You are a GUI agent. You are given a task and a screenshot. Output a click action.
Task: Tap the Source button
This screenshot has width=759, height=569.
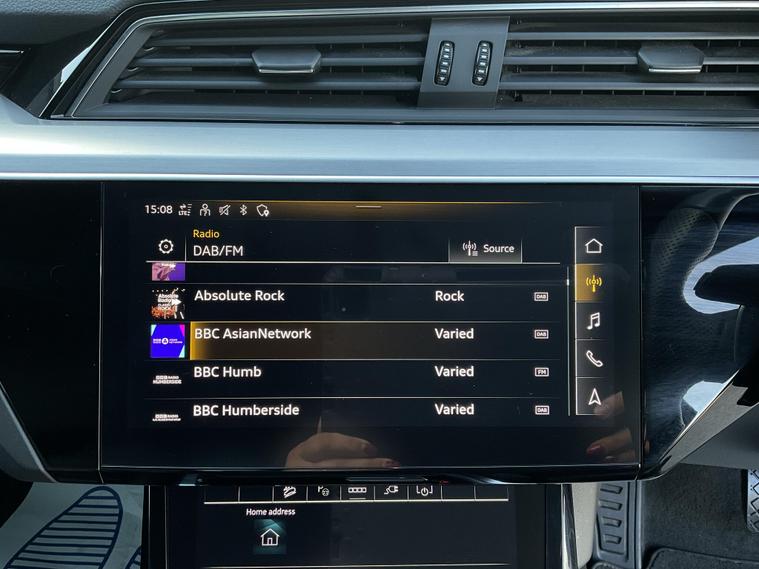(x=485, y=249)
